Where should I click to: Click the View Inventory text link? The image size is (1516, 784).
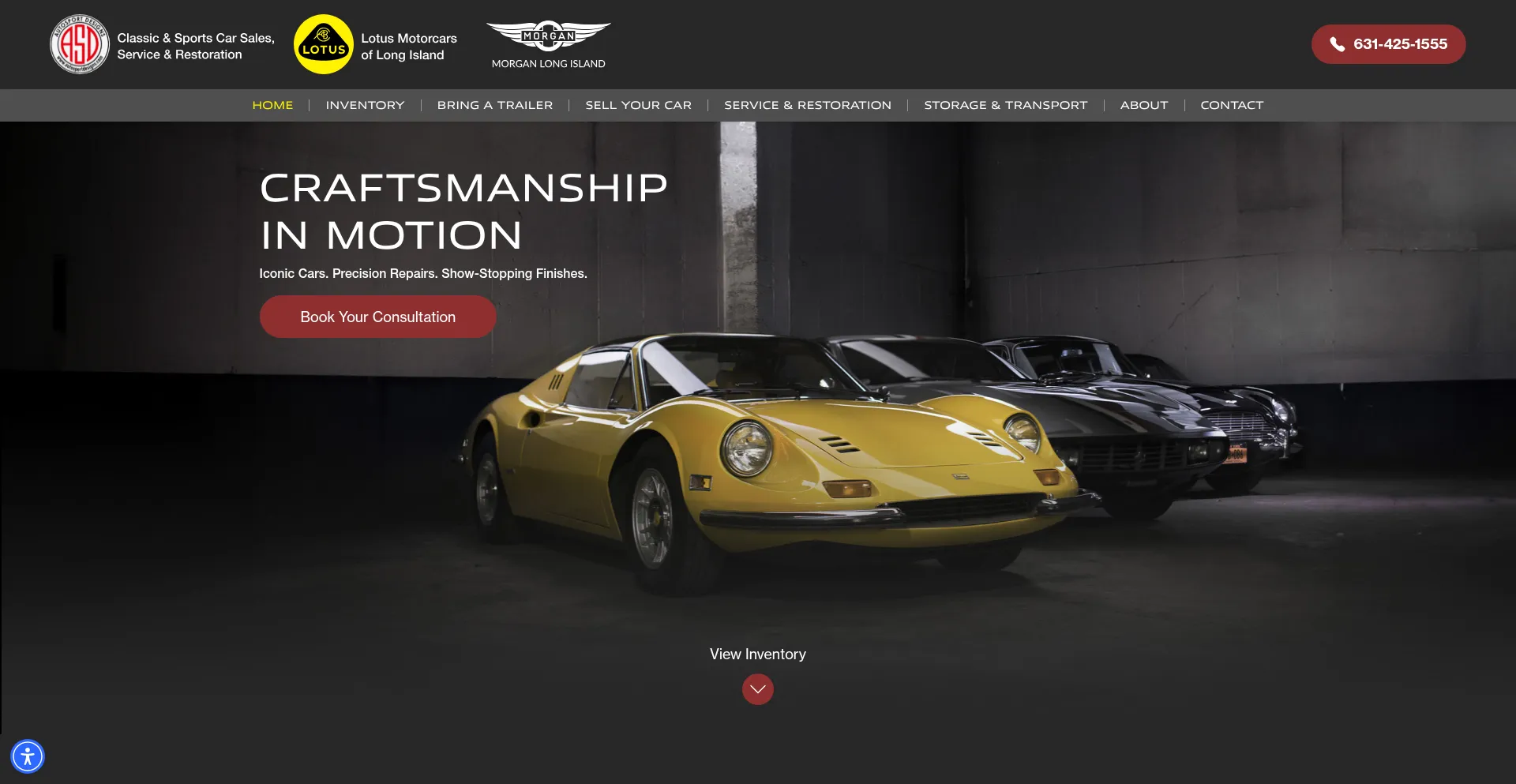point(757,654)
